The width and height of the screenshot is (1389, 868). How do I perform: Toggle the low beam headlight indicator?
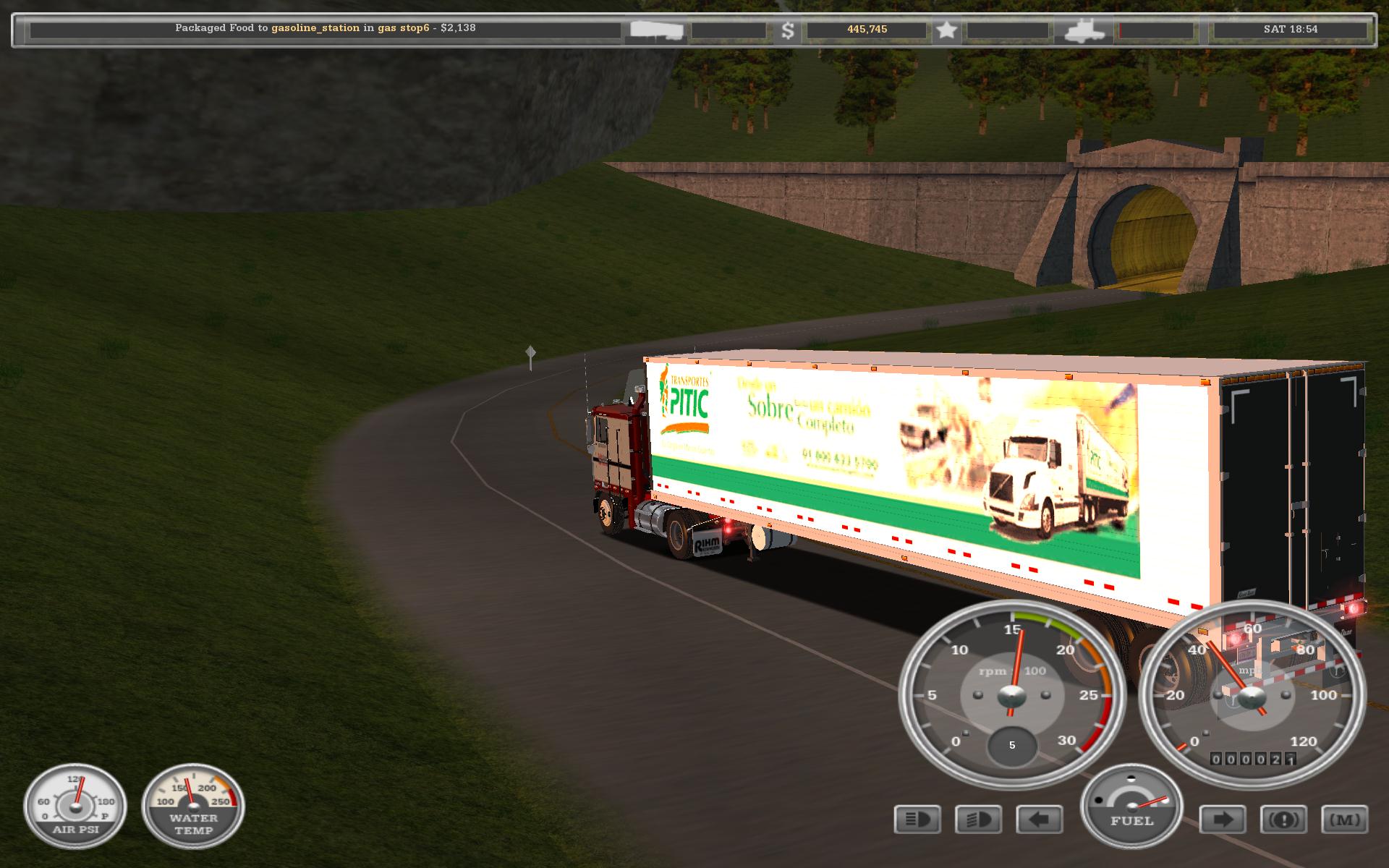979,820
